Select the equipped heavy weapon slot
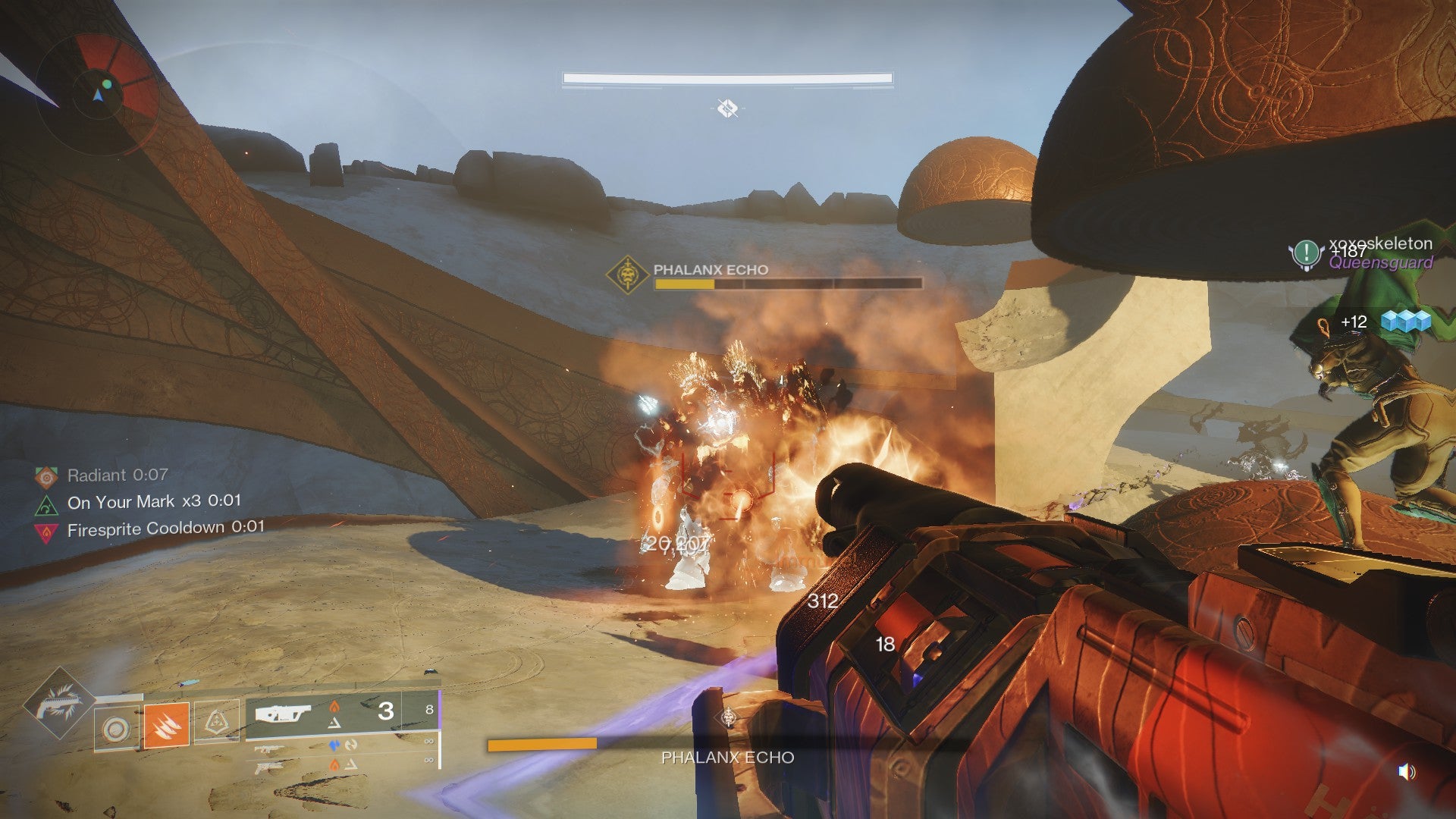Image resolution: width=1456 pixels, height=819 pixels. 283,714
